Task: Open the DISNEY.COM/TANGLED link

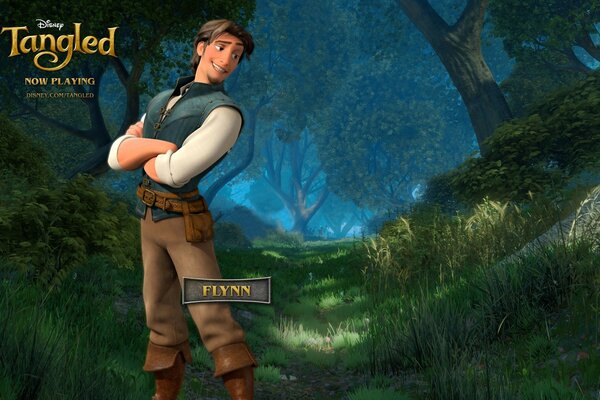Action: tap(61, 95)
